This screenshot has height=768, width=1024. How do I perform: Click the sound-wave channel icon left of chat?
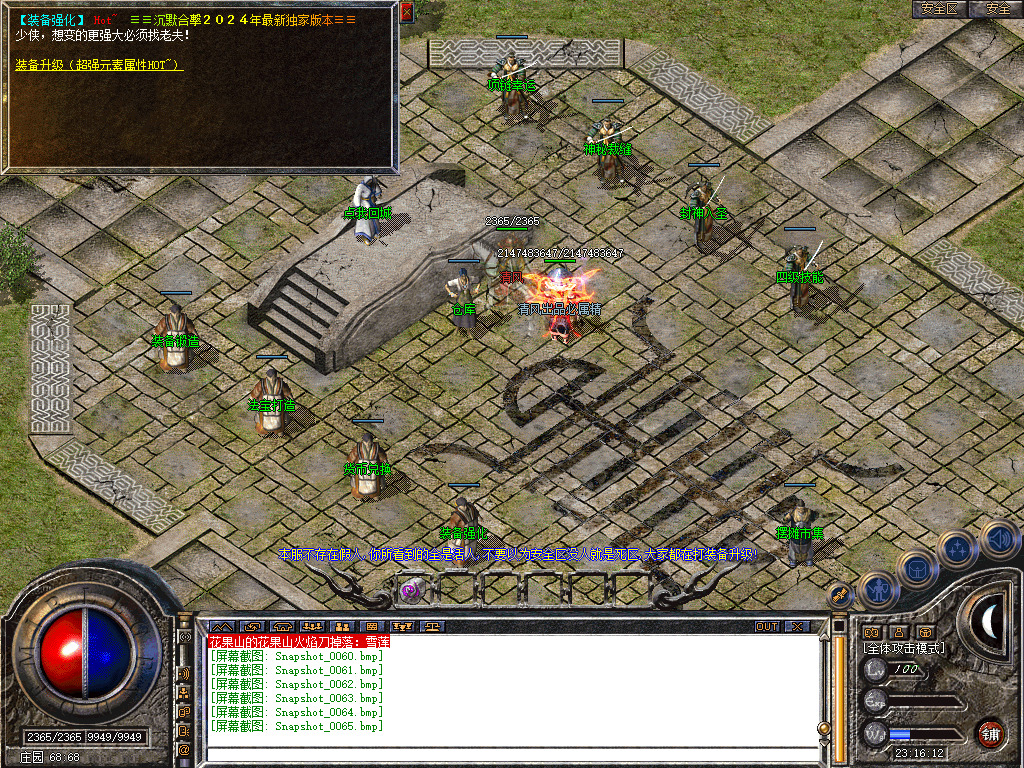point(184,673)
